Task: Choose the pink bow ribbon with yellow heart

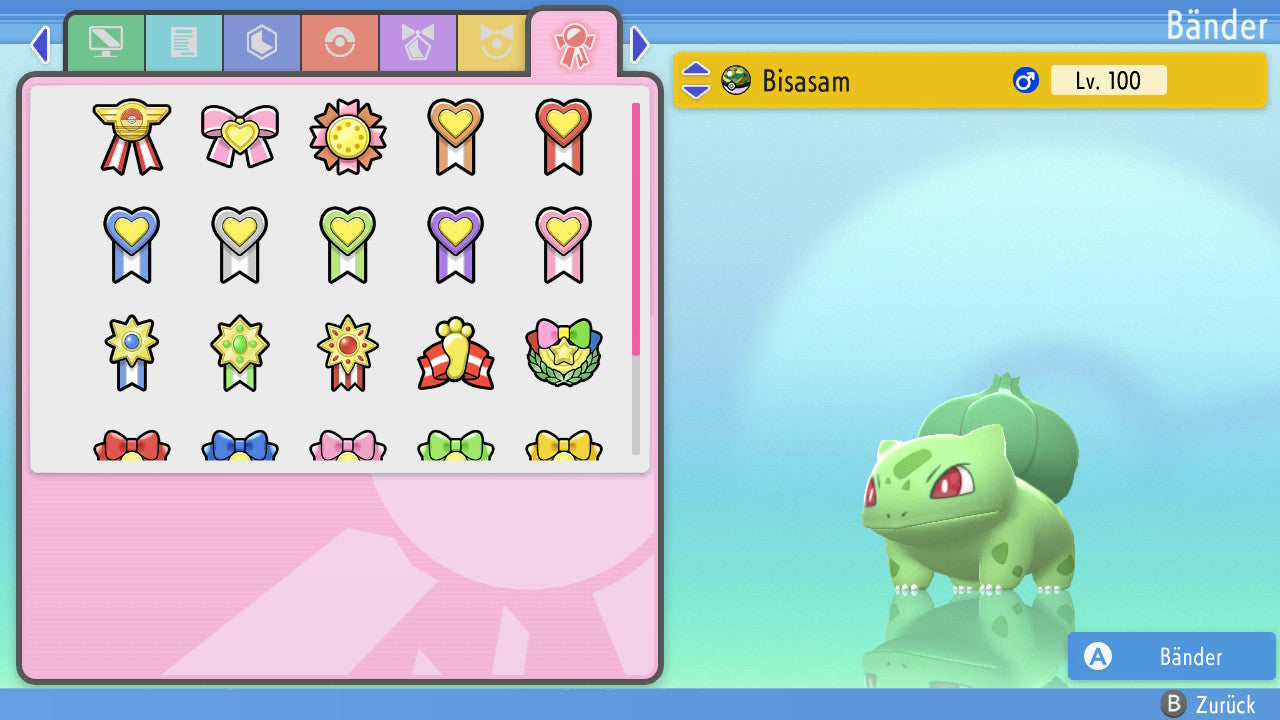Action: tap(240, 136)
